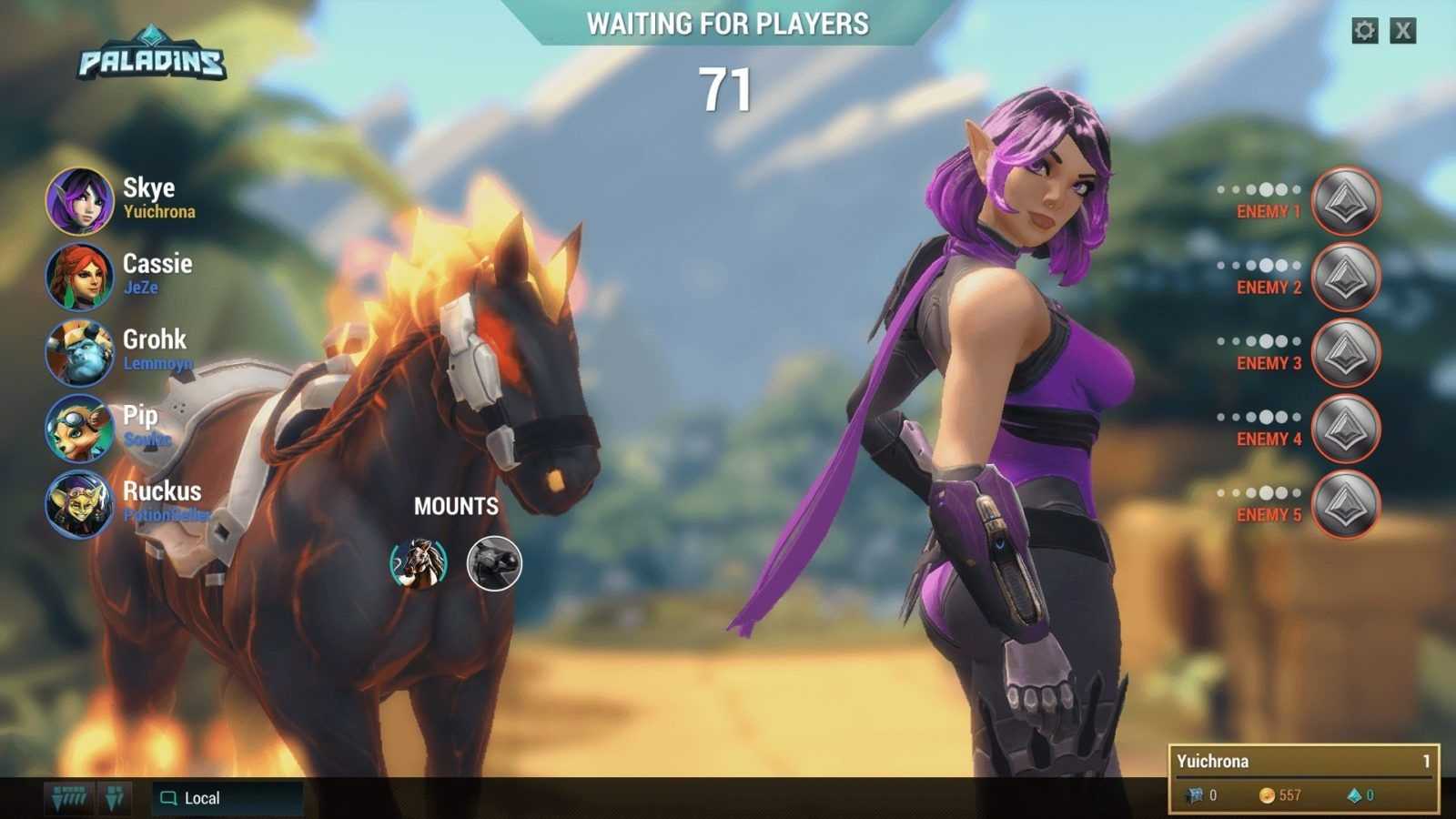1456x819 pixels.
Task: Close the match lobby with the X button
Action: coord(1403,31)
